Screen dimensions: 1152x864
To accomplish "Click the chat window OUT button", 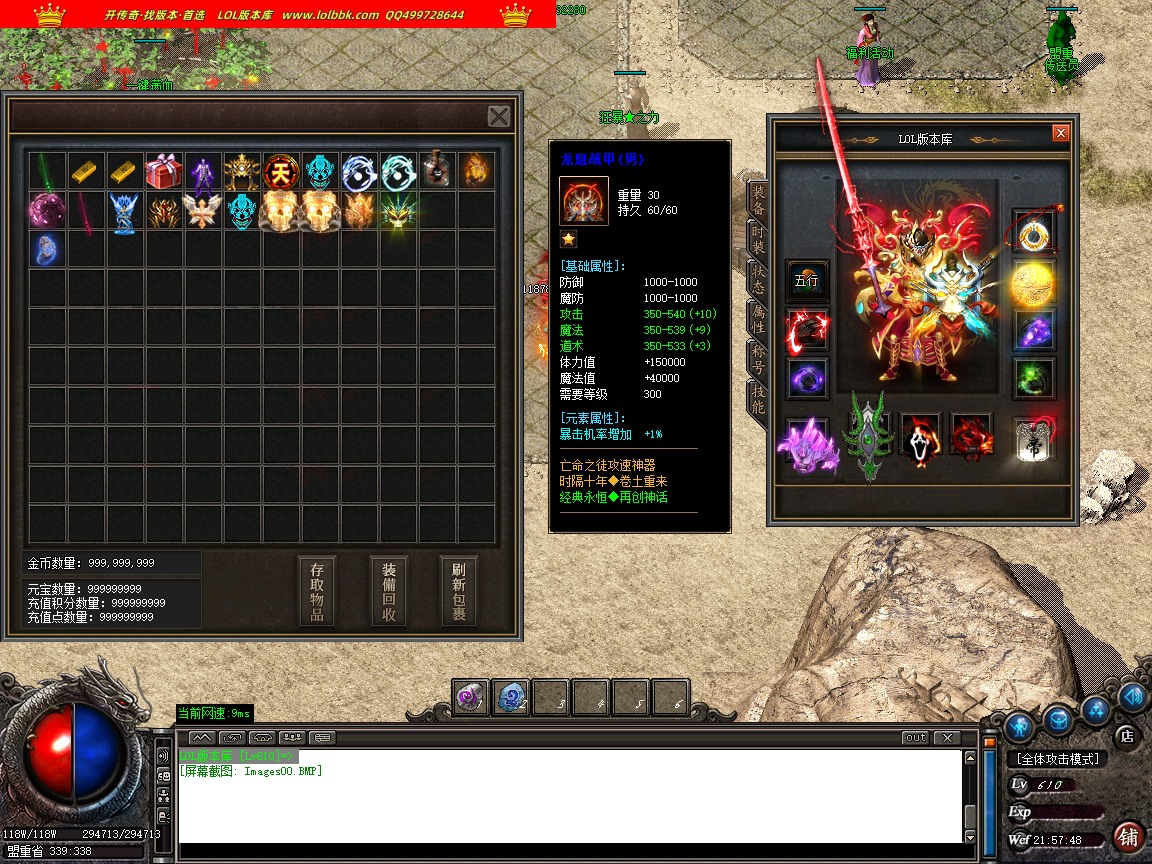I will (x=915, y=738).
